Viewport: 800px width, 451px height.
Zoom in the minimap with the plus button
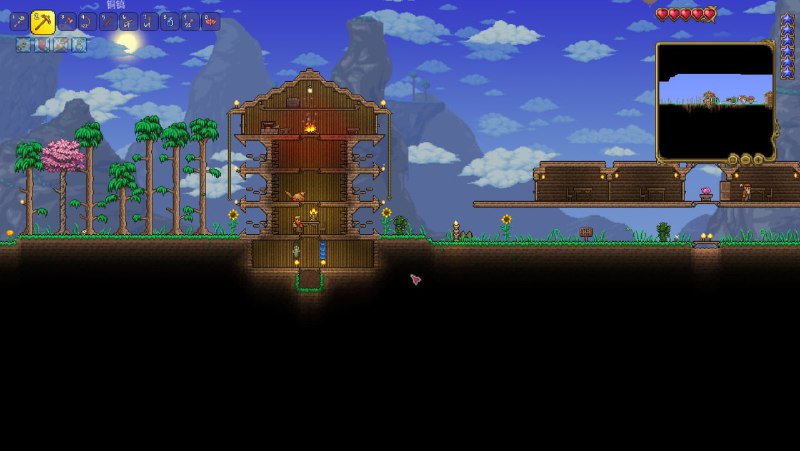click(758, 159)
